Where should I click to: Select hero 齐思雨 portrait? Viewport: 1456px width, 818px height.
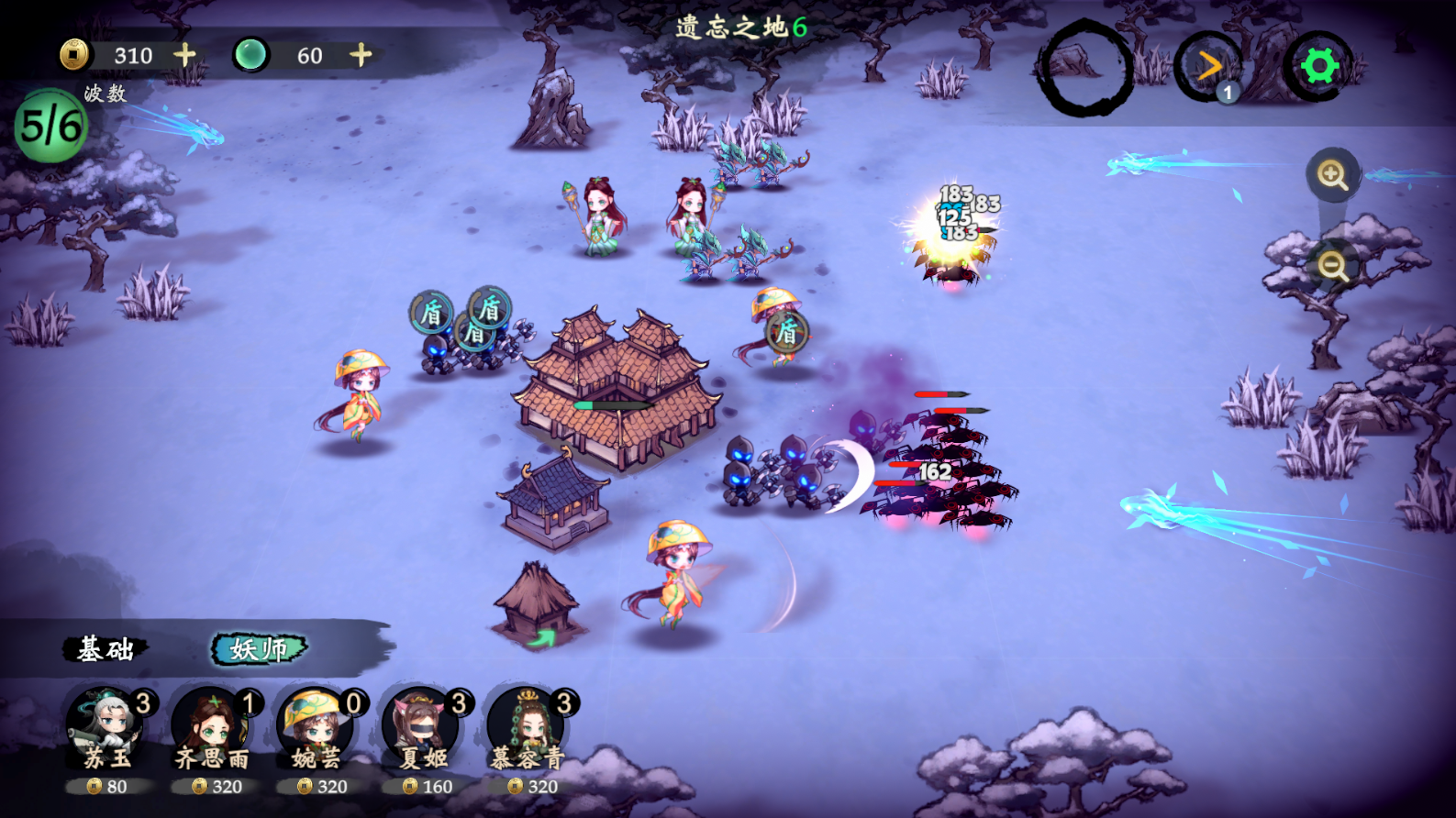(x=213, y=729)
